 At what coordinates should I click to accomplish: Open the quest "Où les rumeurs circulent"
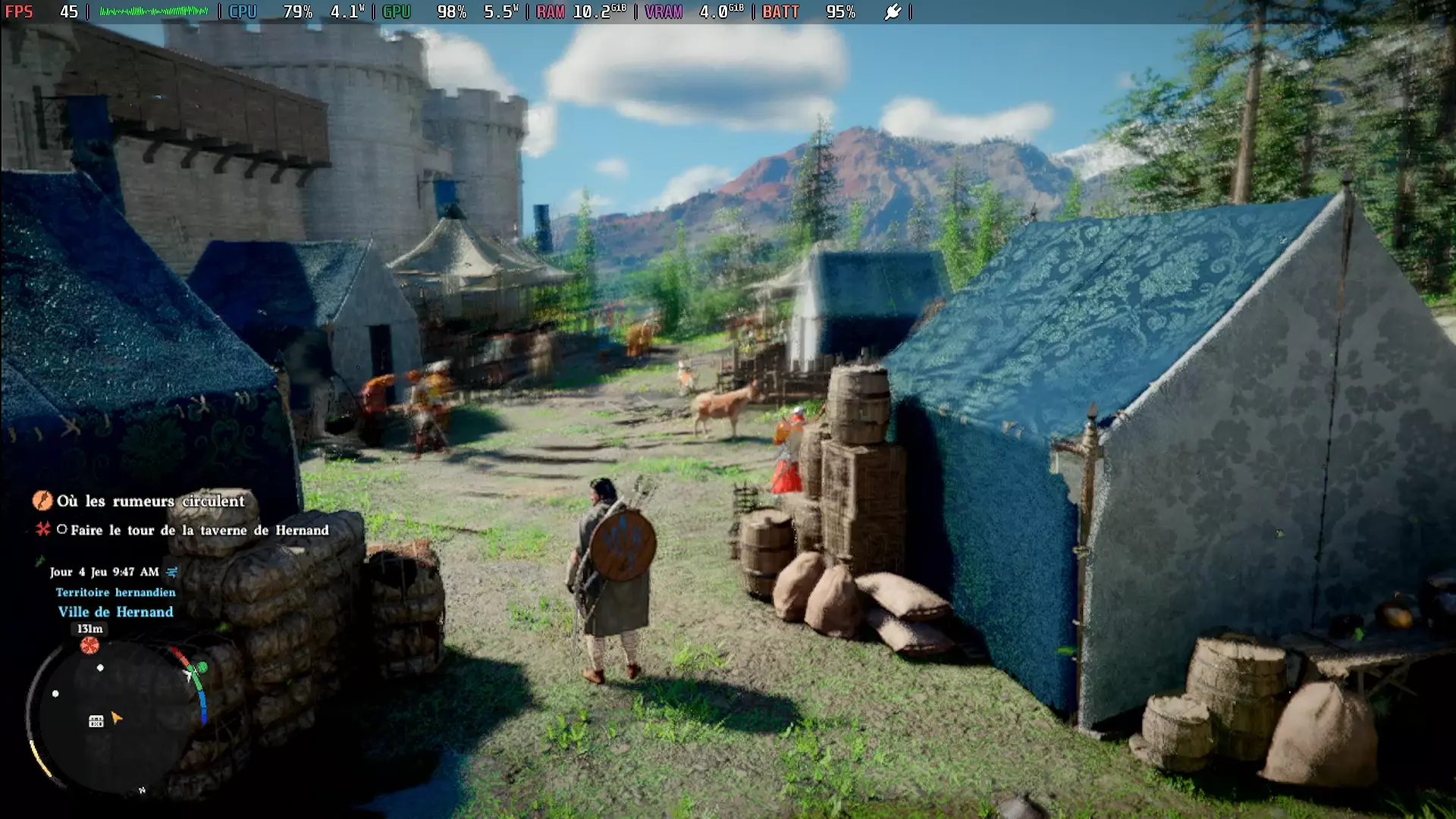pos(150,501)
